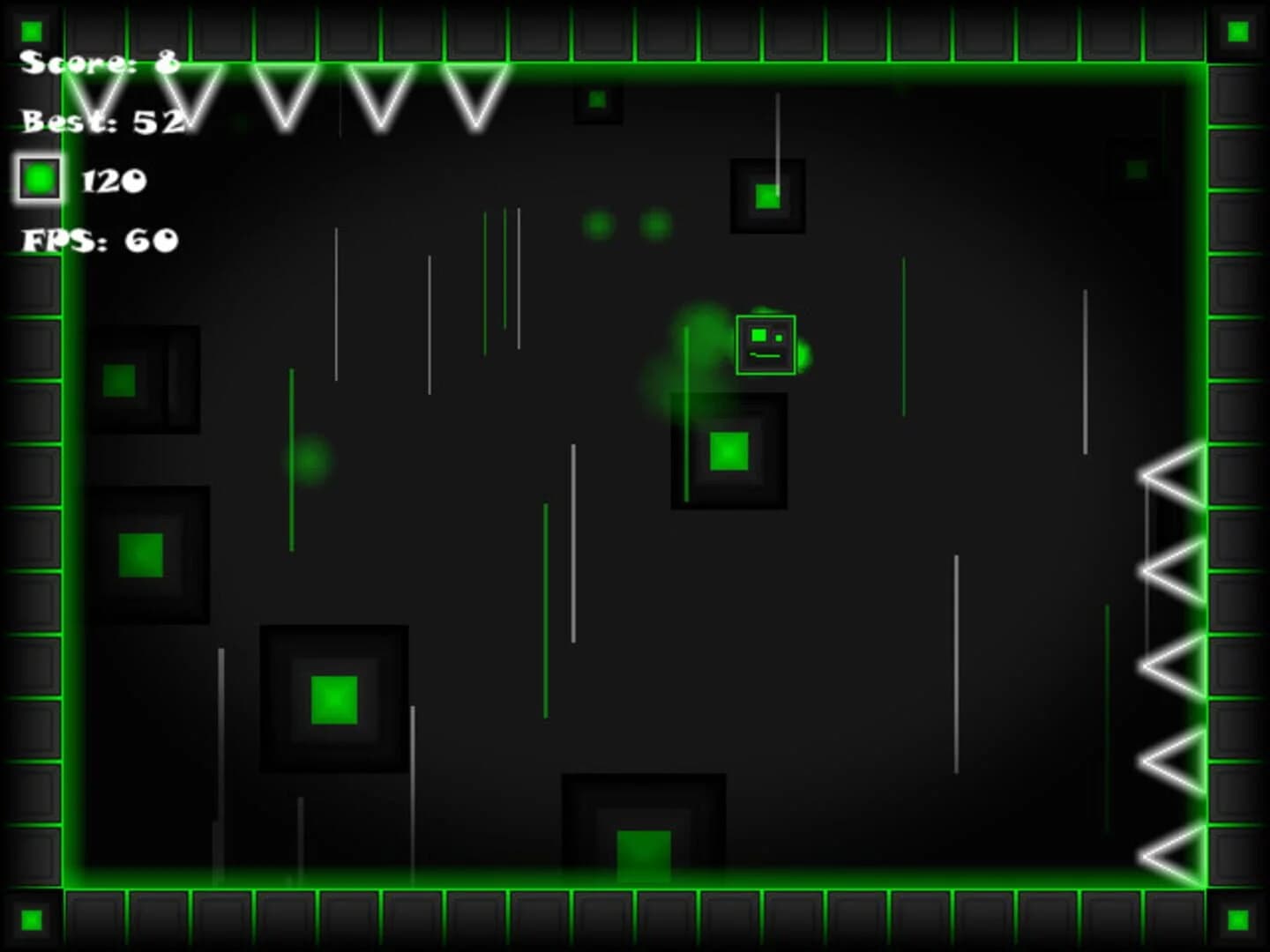Click the middle green block on the left side

tap(143, 552)
